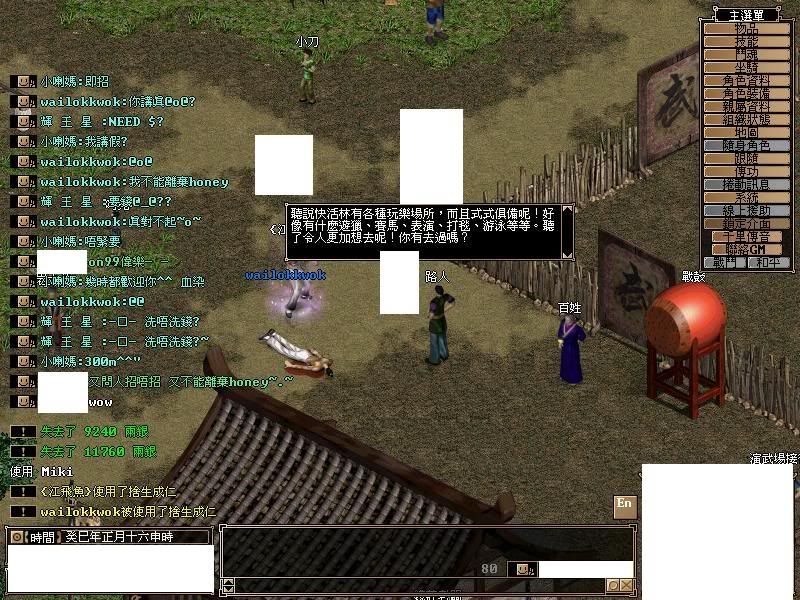The height and width of the screenshot is (600, 800).
Task: Select the 坐騎 mount entry
Action: (746, 67)
